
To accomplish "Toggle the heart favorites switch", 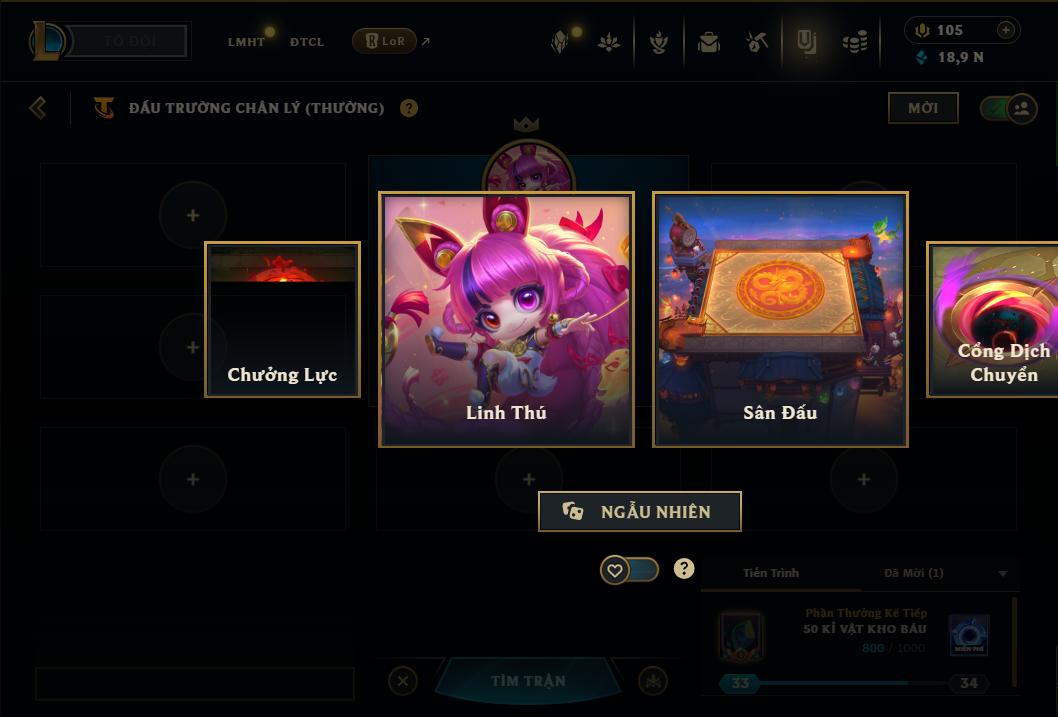I will [629, 570].
